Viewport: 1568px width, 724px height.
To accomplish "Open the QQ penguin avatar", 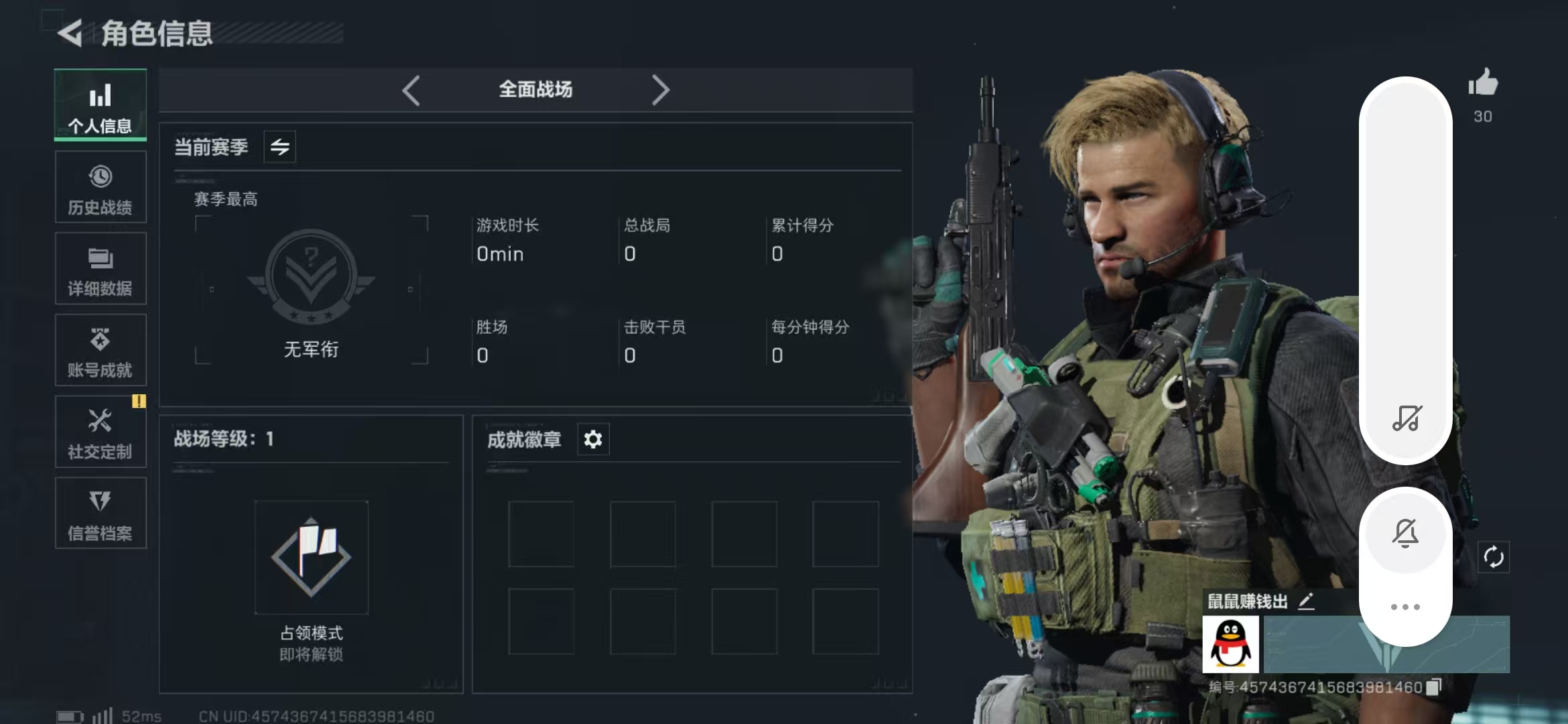I will point(1230,644).
